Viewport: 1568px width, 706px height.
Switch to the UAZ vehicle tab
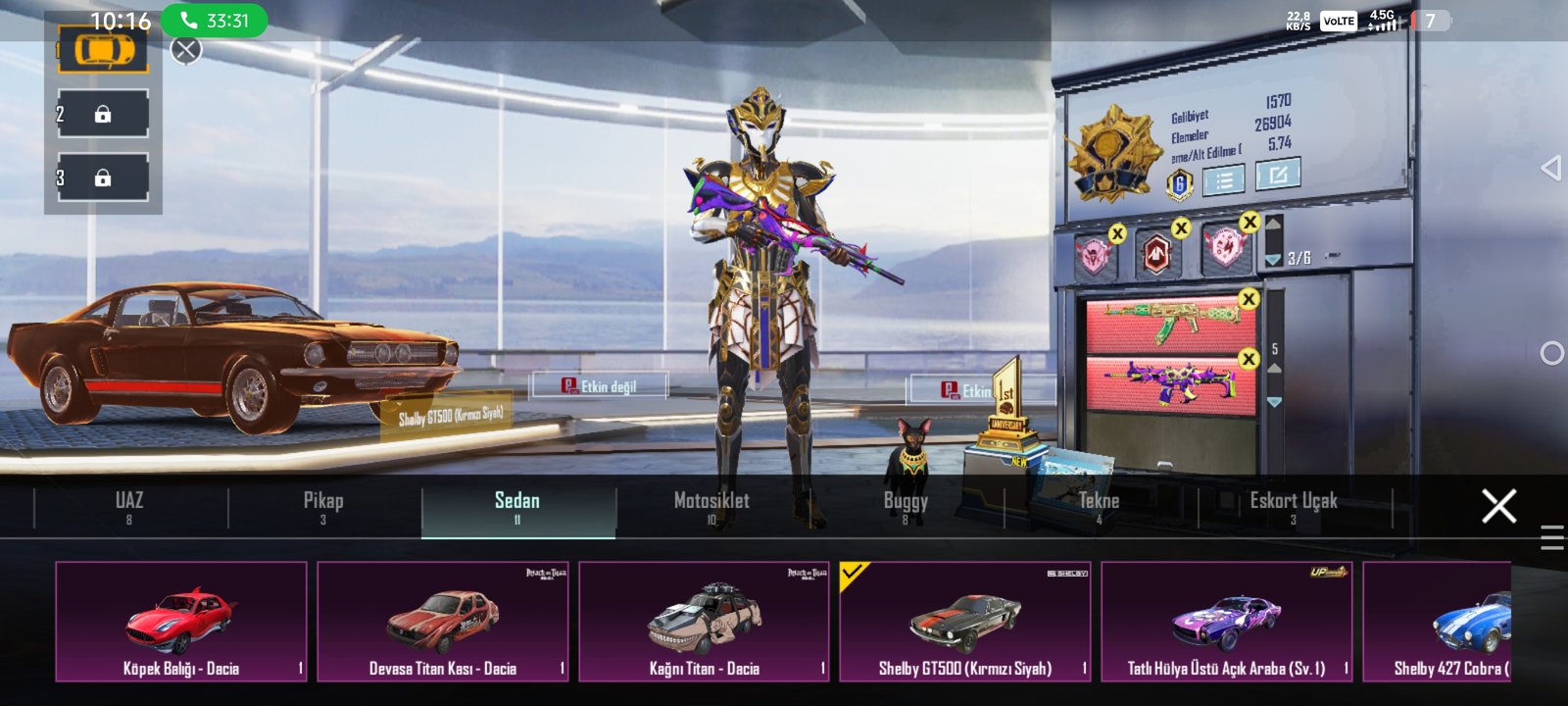tap(129, 507)
